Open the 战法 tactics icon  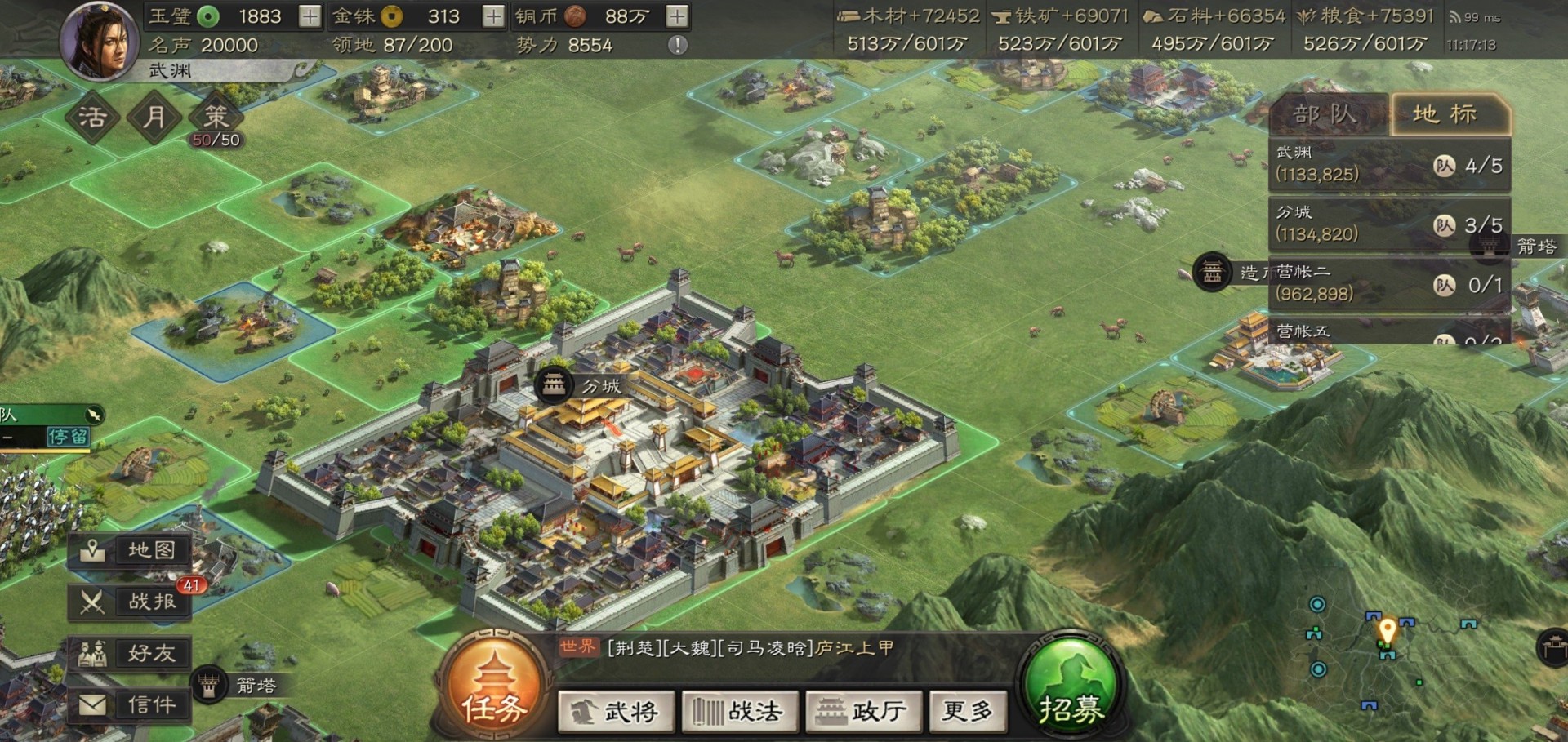pos(739,711)
